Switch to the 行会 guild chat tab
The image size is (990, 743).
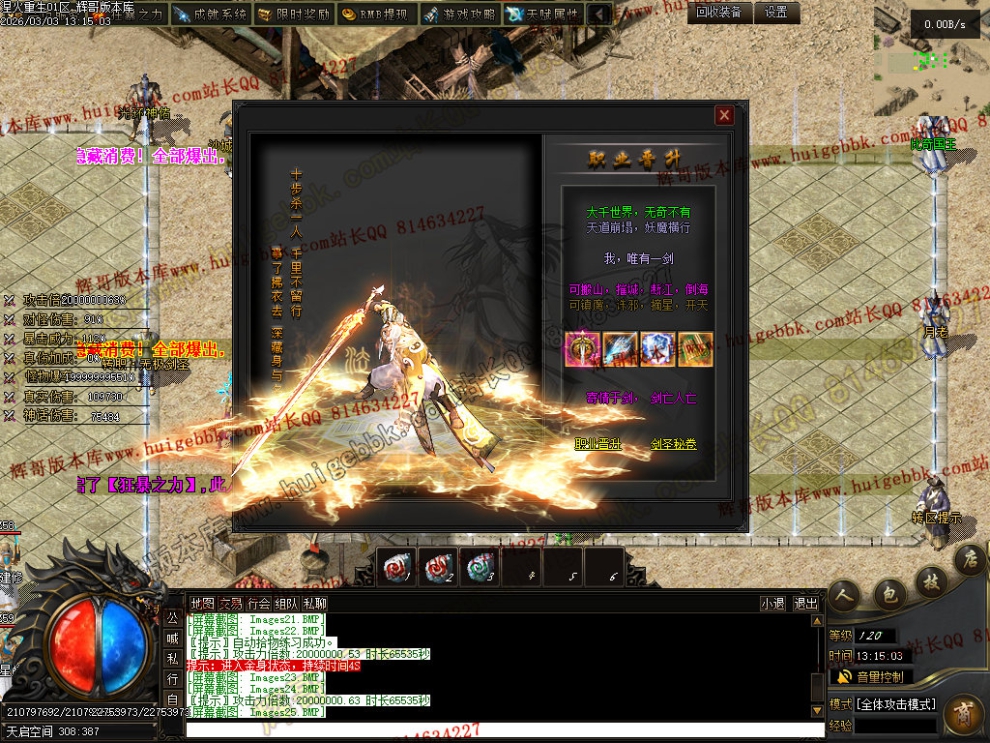pyautogui.click(x=259, y=603)
